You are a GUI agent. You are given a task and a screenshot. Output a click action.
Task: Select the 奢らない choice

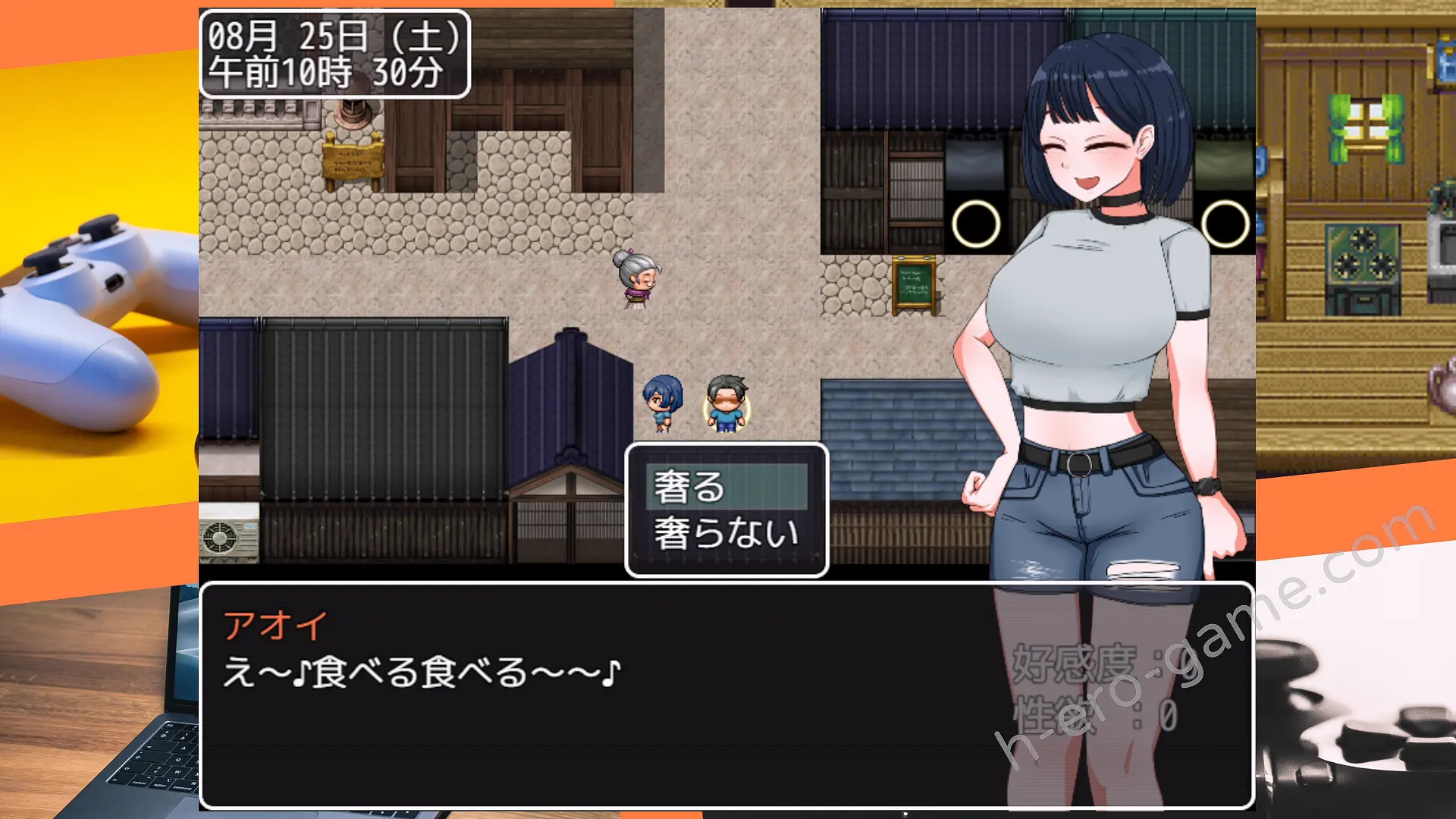(x=726, y=533)
